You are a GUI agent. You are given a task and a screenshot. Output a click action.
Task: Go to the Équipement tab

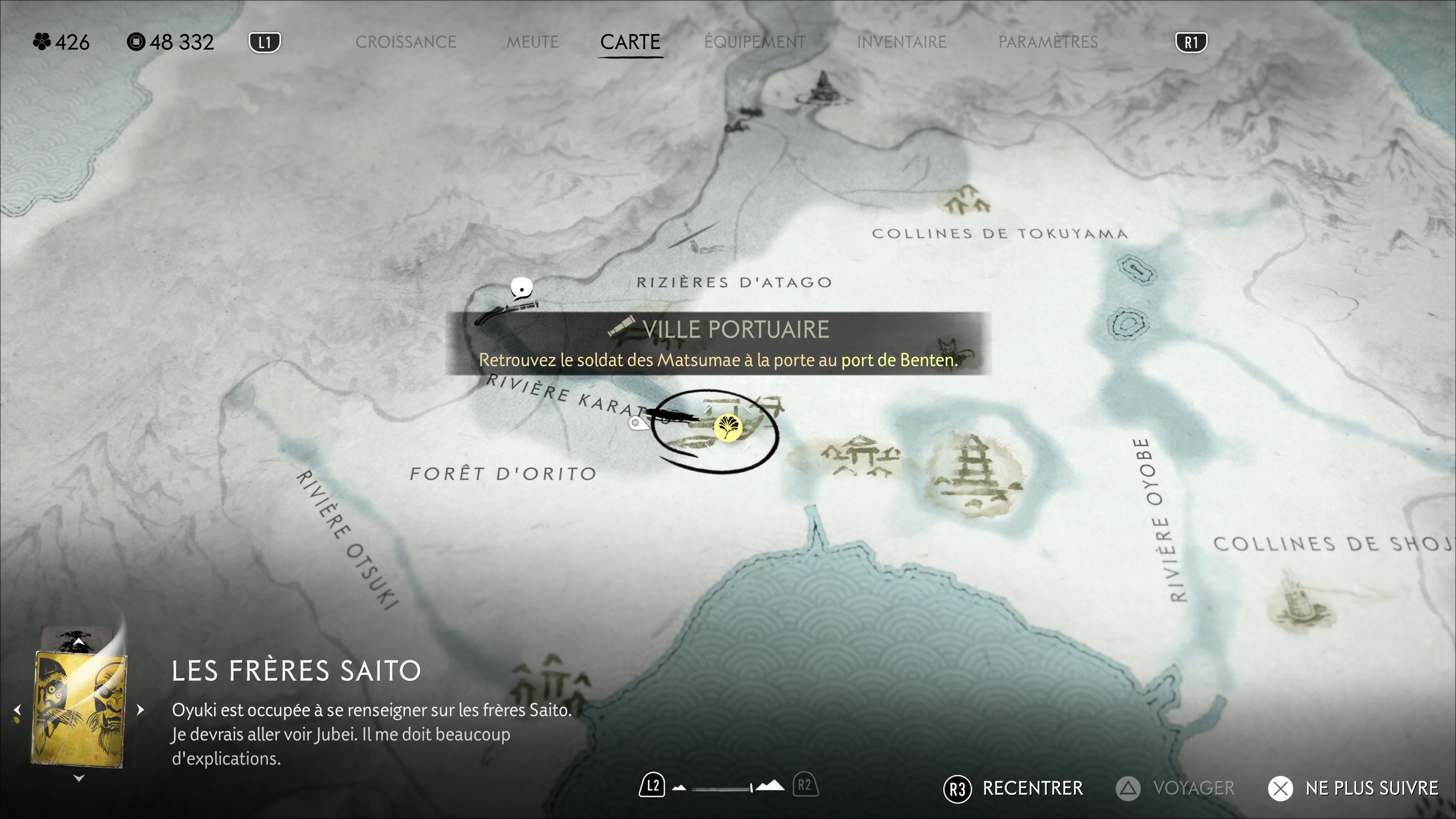[755, 42]
